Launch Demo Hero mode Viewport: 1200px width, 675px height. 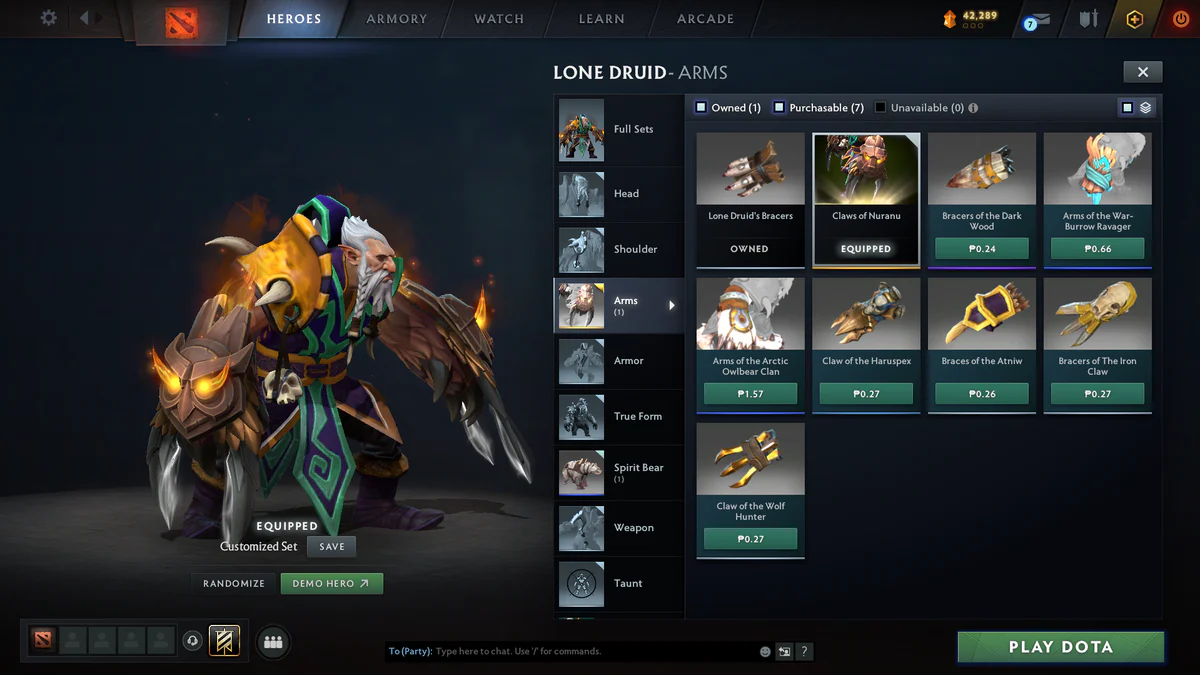(x=331, y=583)
